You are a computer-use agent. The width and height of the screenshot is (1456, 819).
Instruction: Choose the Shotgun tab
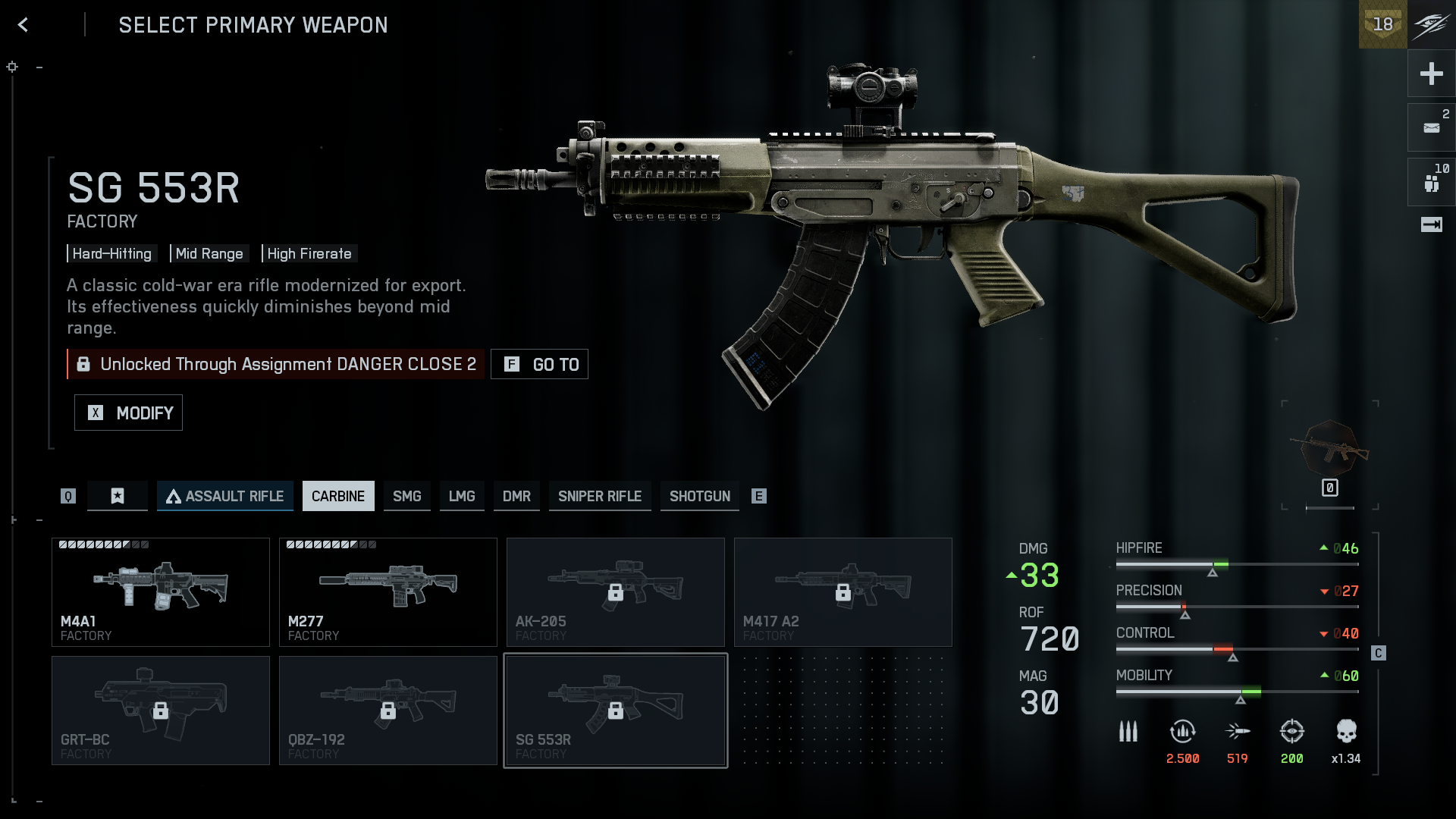pyautogui.click(x=699, y=496)
